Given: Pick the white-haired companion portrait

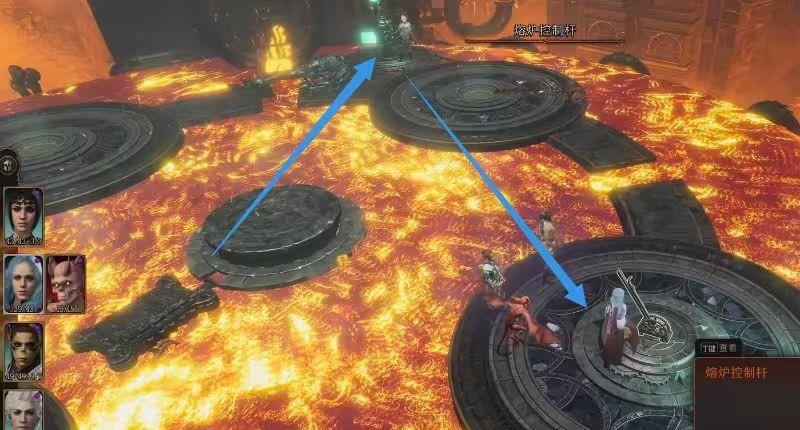Looking at the screenshot, I should (22, 412).
